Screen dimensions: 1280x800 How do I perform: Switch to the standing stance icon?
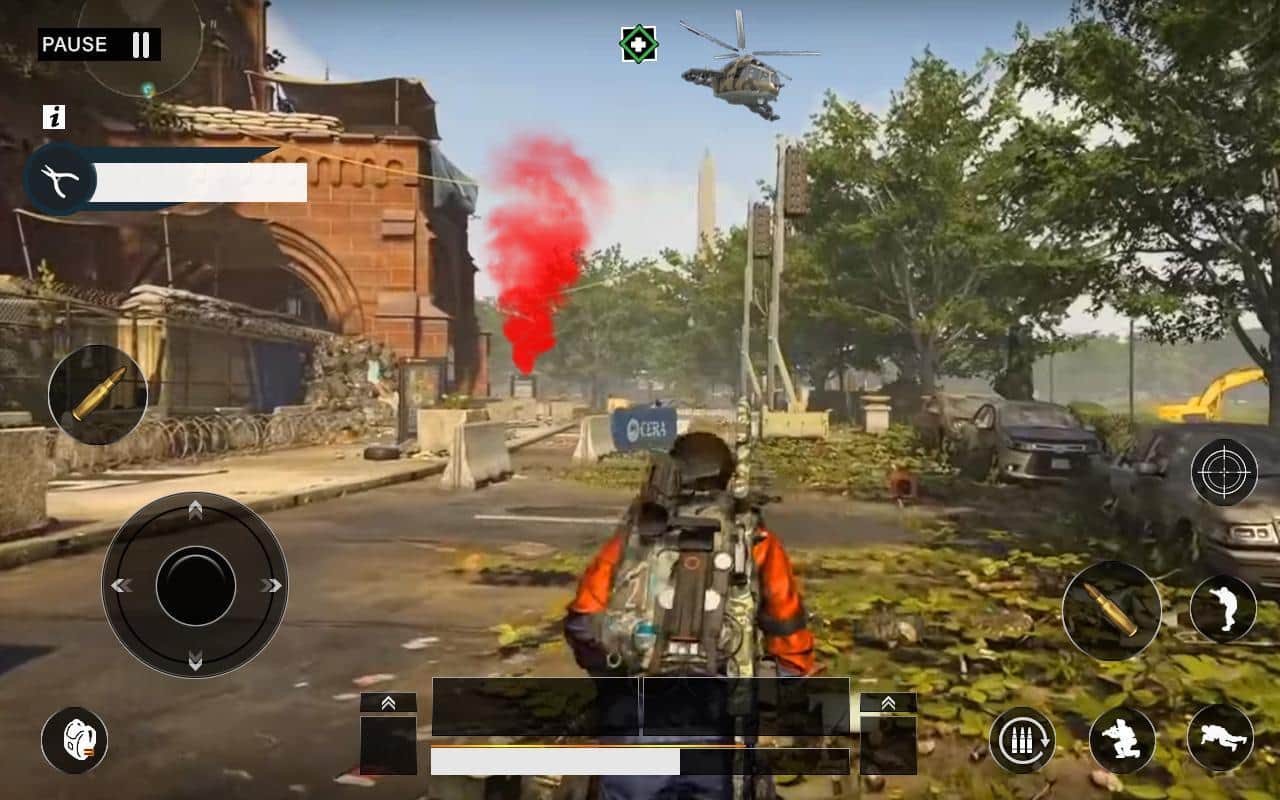coord(1223,609)
